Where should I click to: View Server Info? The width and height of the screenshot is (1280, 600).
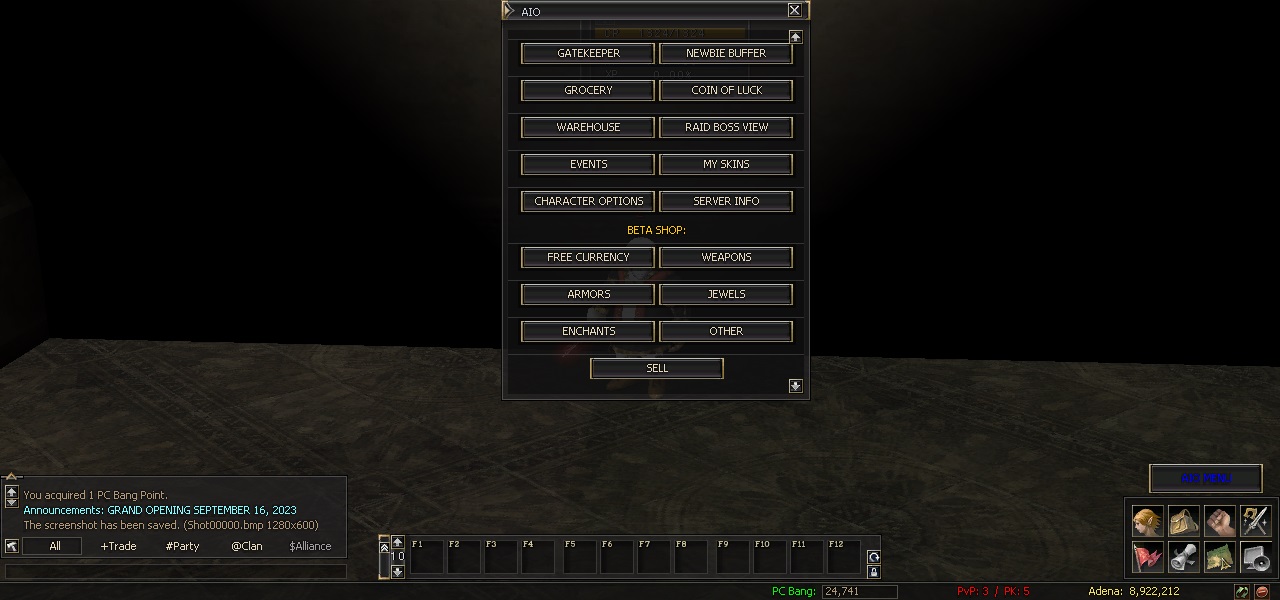pos(726,201)
